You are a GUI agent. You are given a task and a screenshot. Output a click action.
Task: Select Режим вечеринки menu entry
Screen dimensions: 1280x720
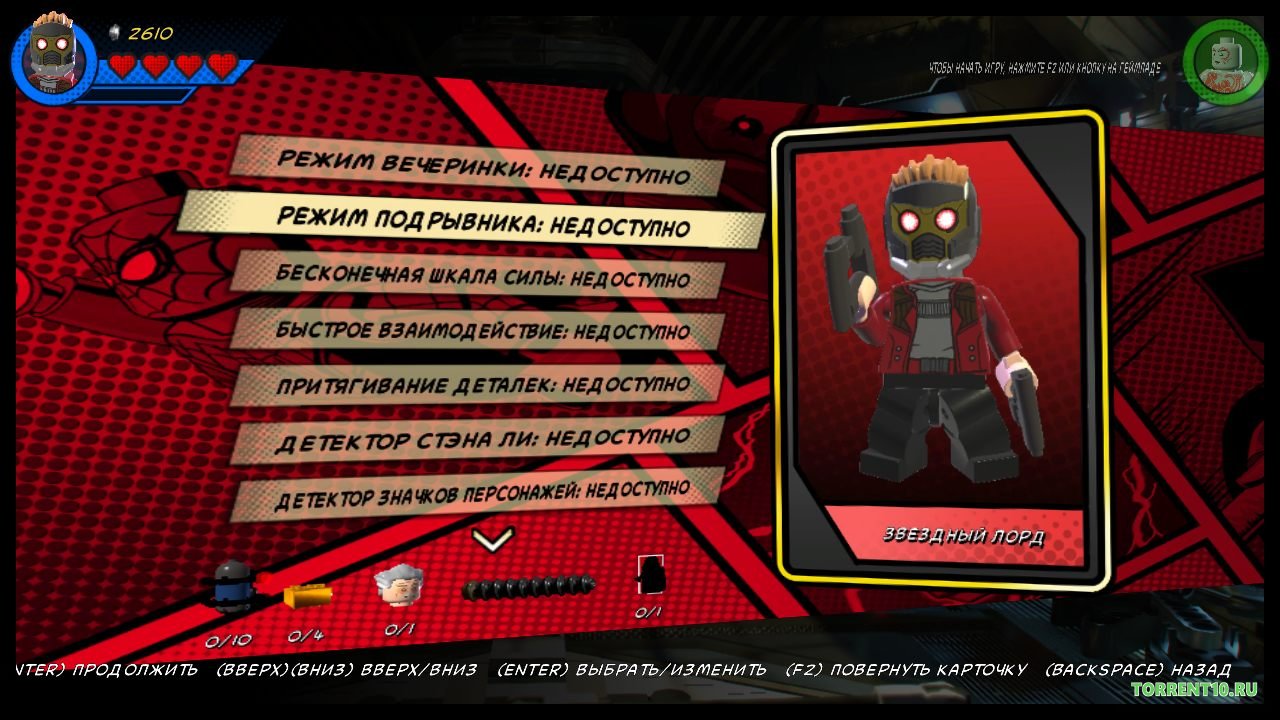click(478, 167)
